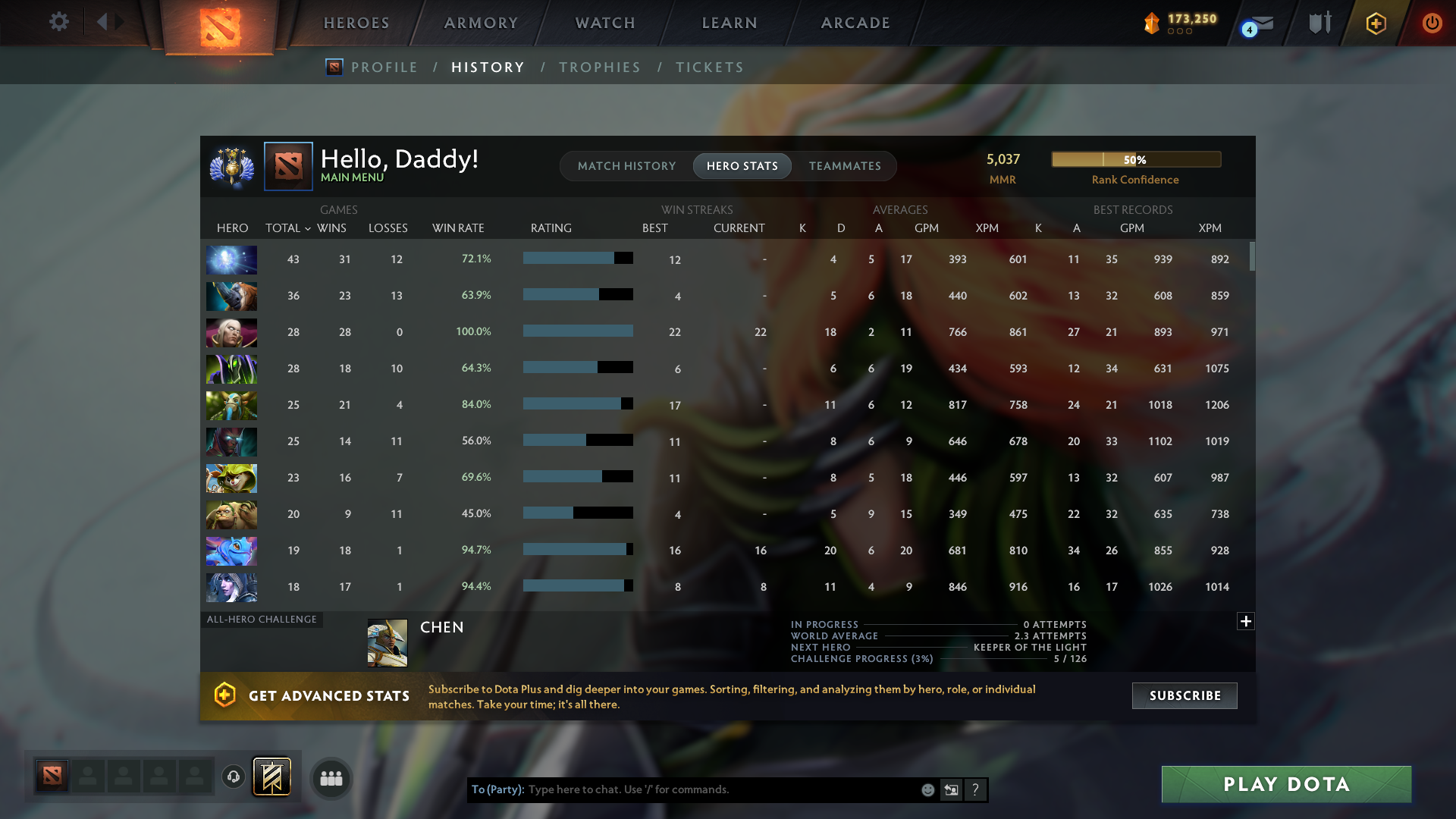Viewport: 1456px width, 819px height.
Task: Click the Rank Confidence progress bar
Action: click(x=1135, y=159)
